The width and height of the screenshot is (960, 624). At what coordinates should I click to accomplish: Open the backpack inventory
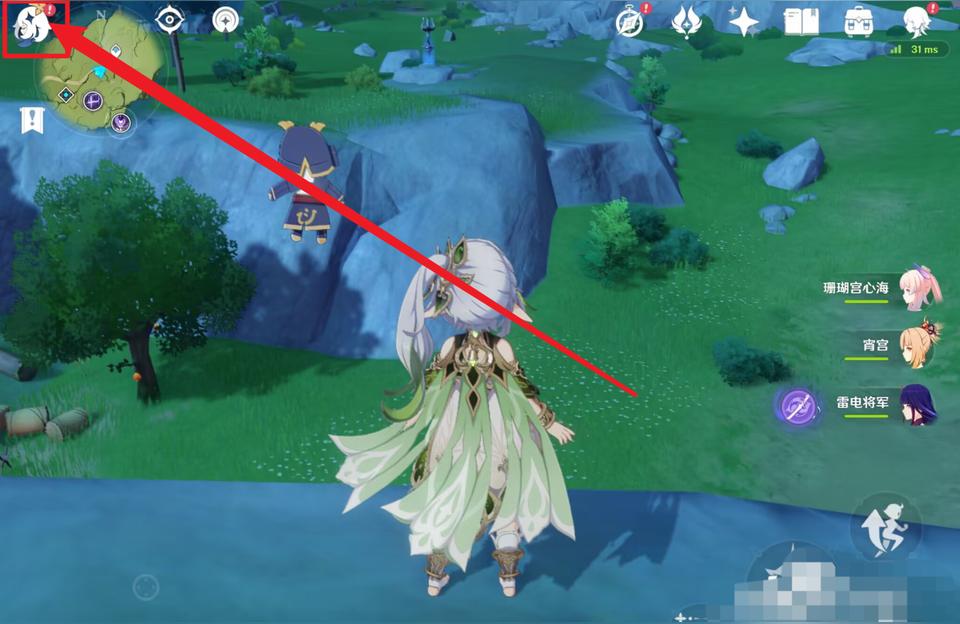pyautogui.click(x=858, y=21)
